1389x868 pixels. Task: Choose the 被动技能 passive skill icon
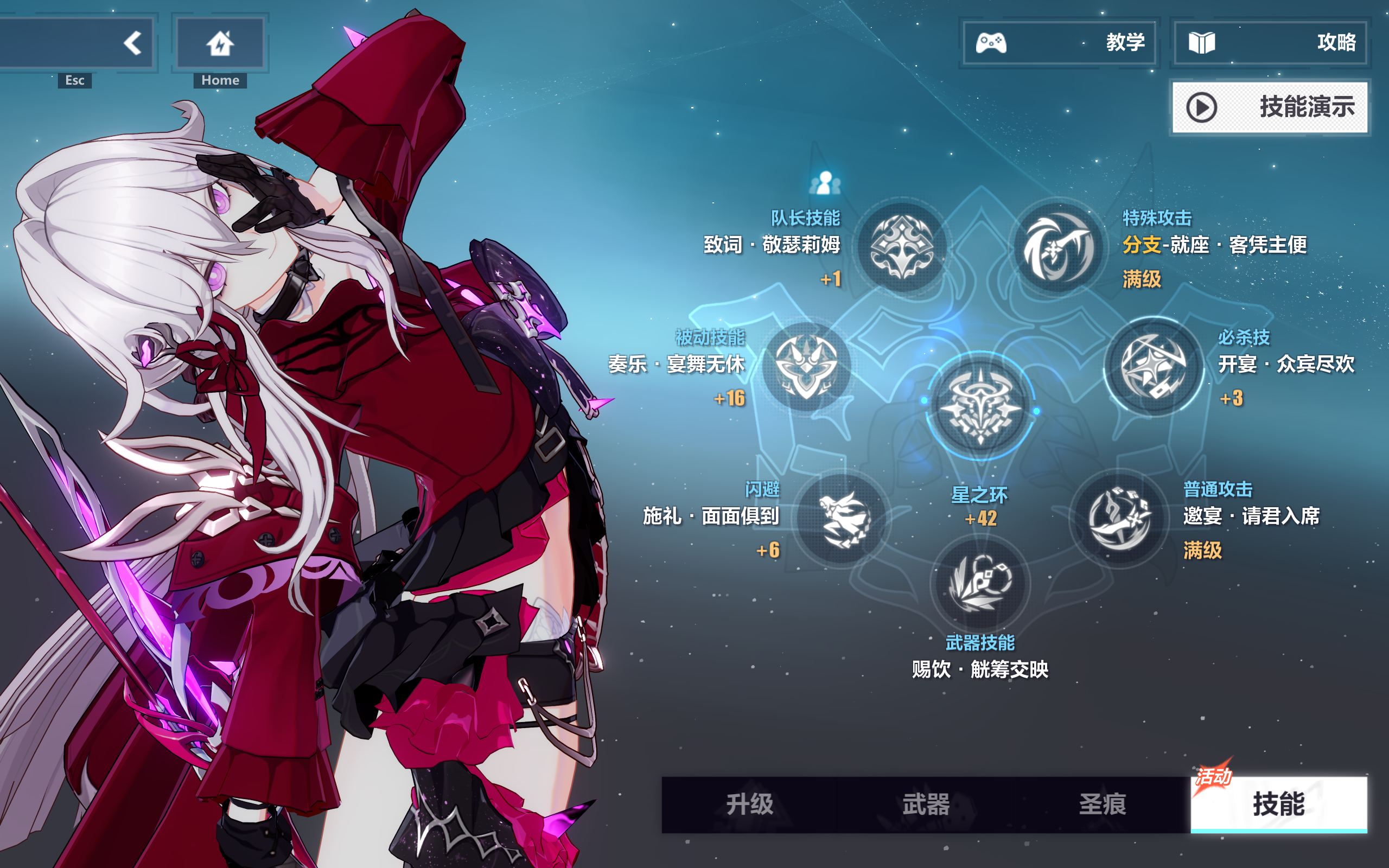tap(806, 367)
